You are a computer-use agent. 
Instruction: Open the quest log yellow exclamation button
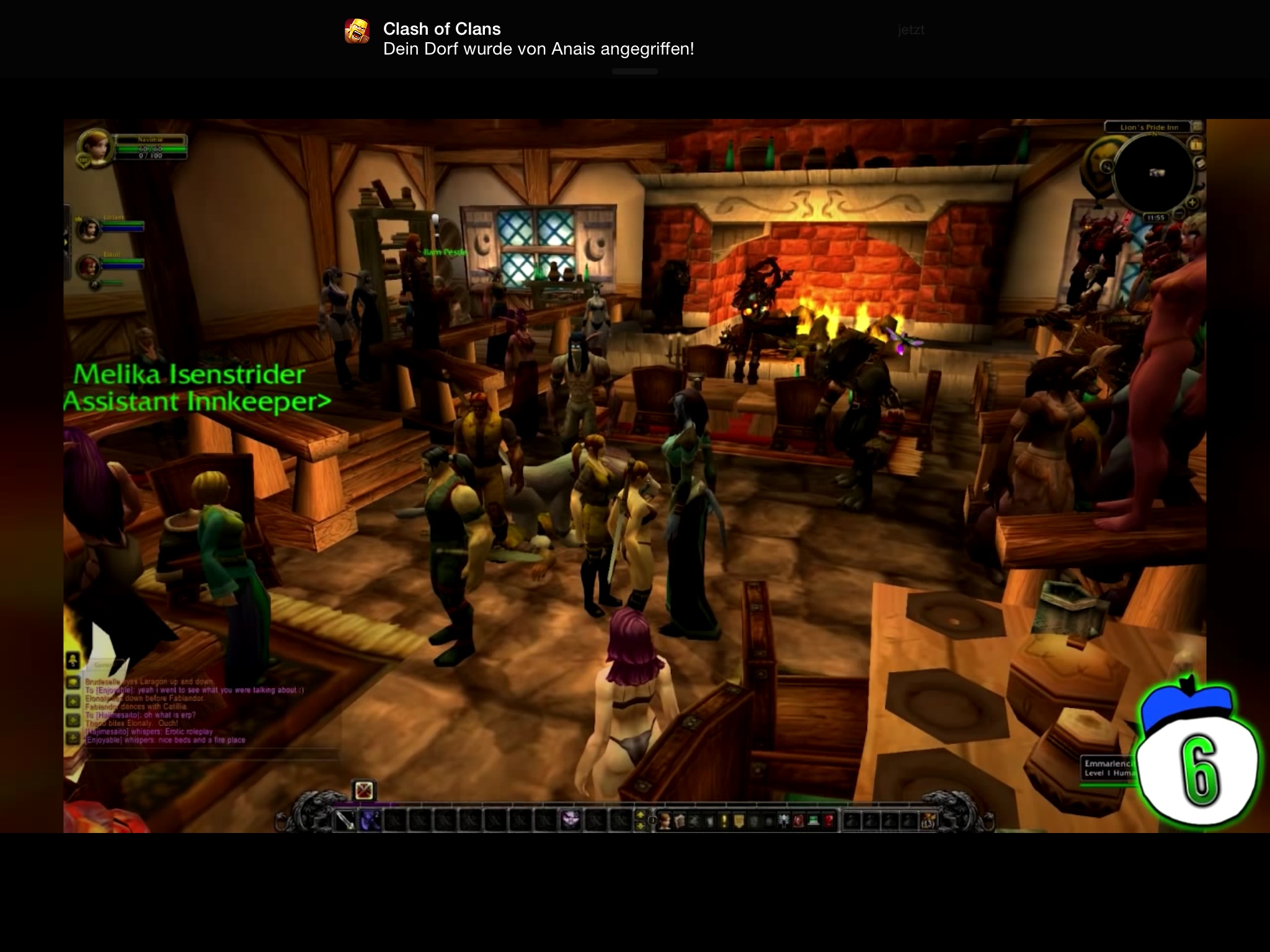[724, 821]
